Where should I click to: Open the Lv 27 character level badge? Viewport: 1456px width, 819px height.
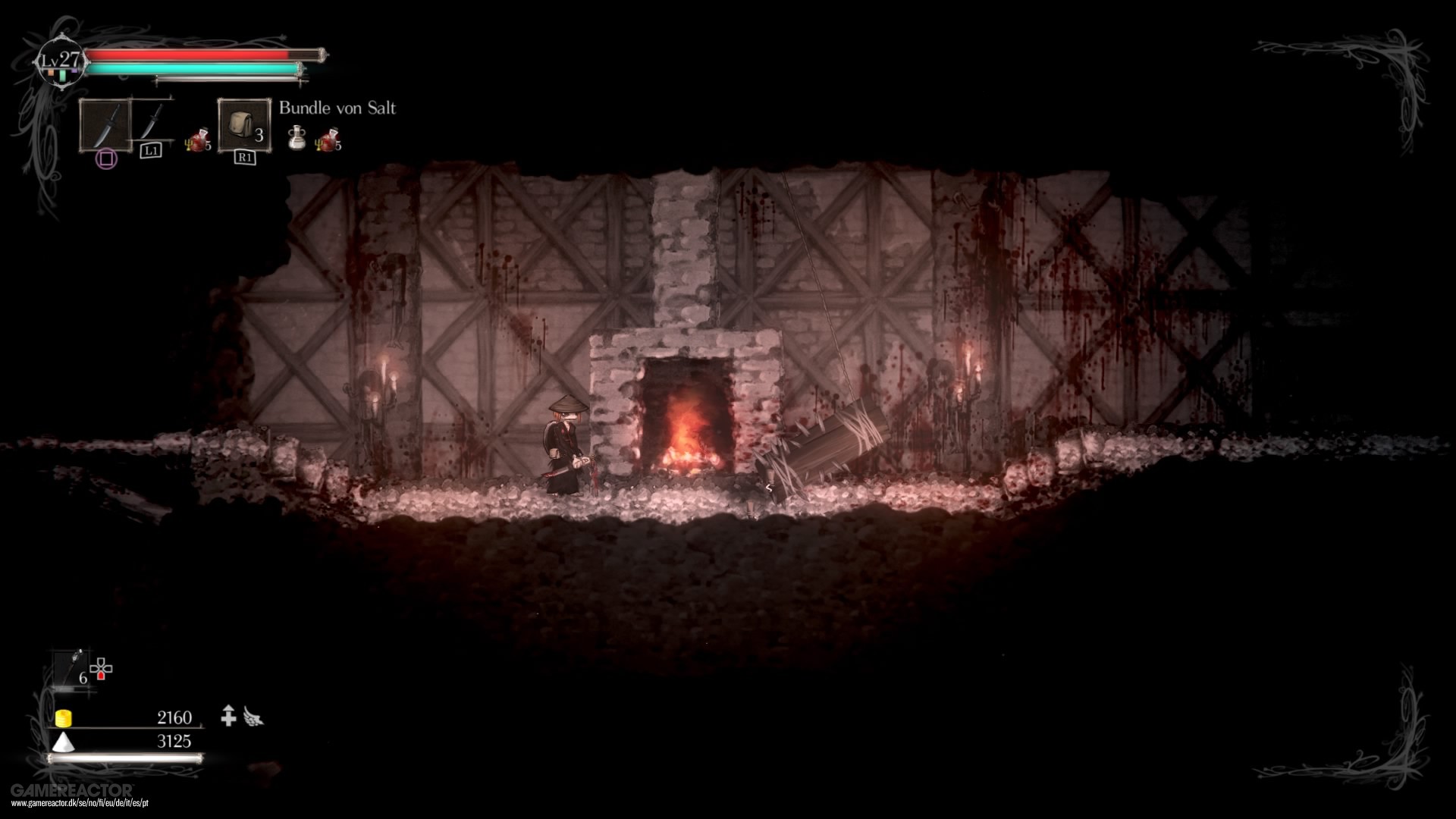pos(61,61)
